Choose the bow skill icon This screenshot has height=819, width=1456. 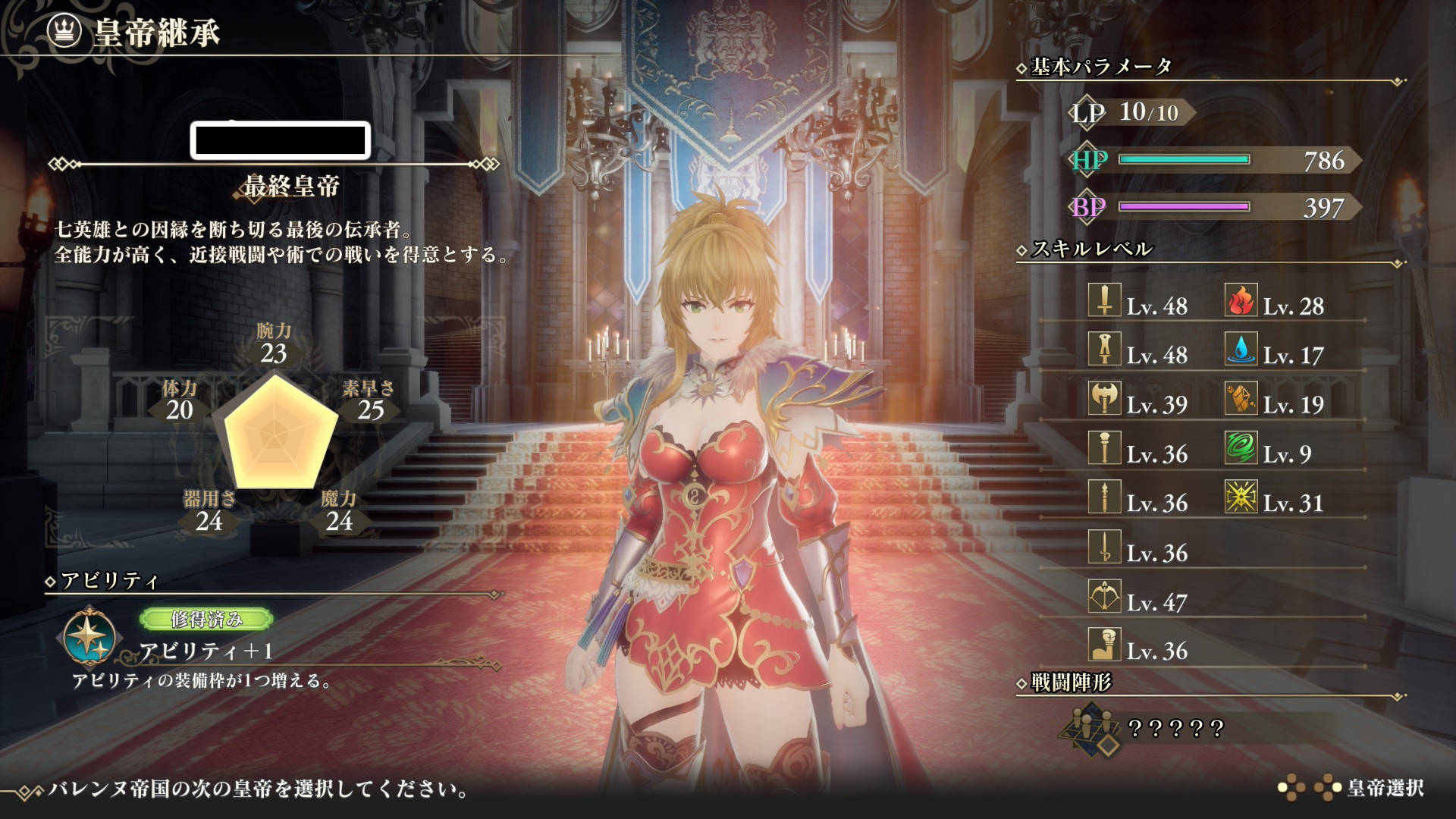coord(1104,597)
